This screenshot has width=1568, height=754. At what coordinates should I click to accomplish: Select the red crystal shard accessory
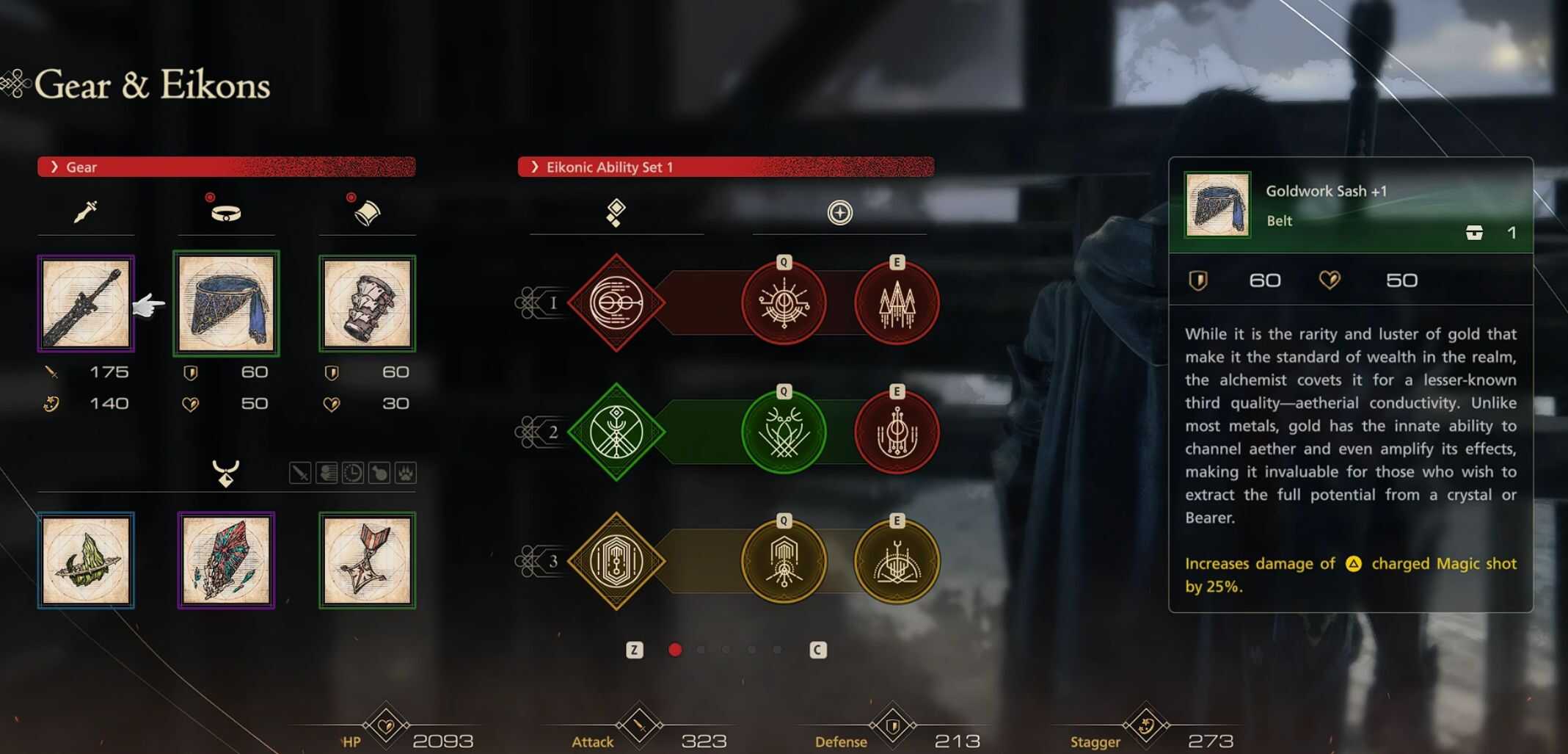tap(226, 560)
